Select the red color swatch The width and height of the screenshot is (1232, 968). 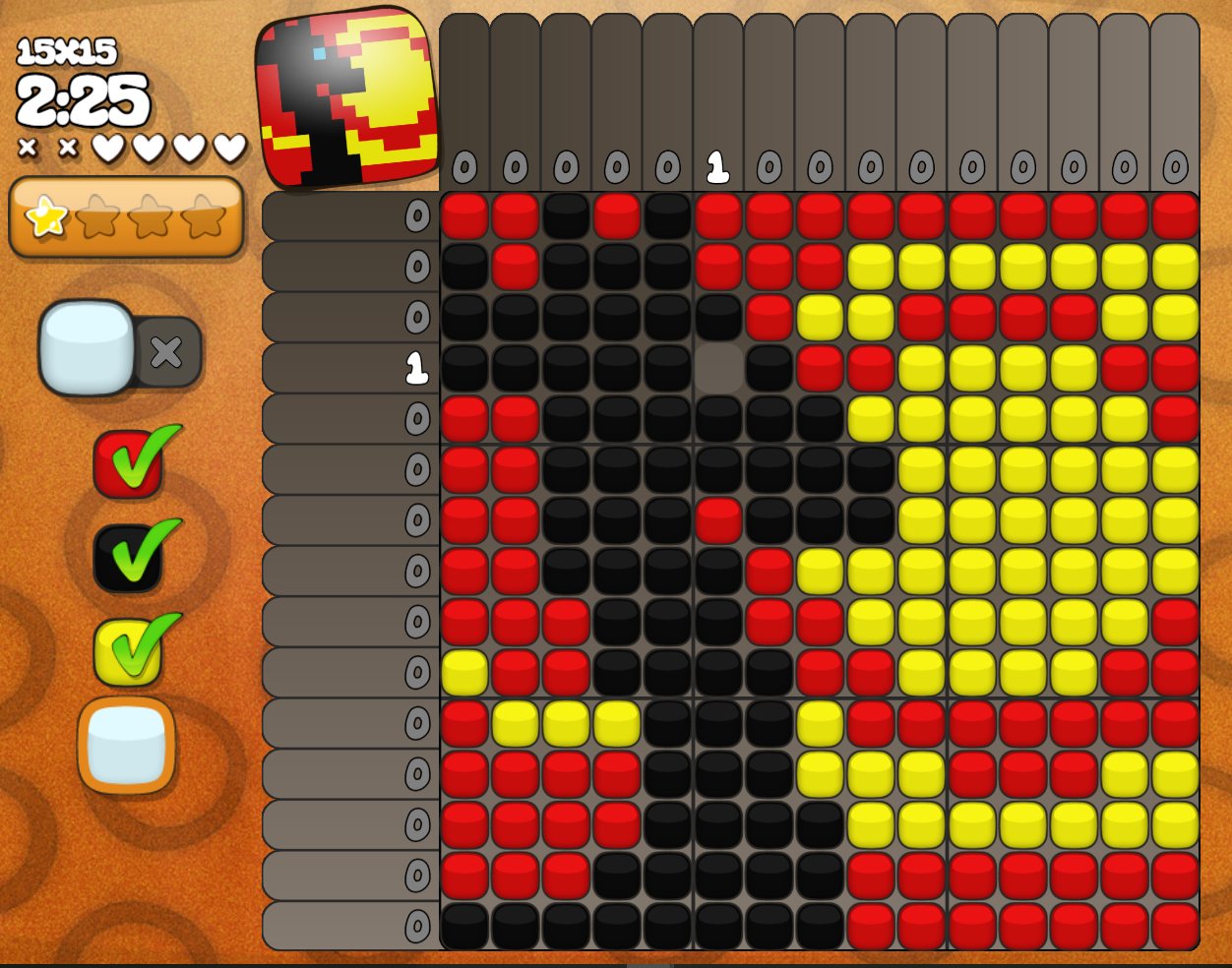[x=128, y=463]
